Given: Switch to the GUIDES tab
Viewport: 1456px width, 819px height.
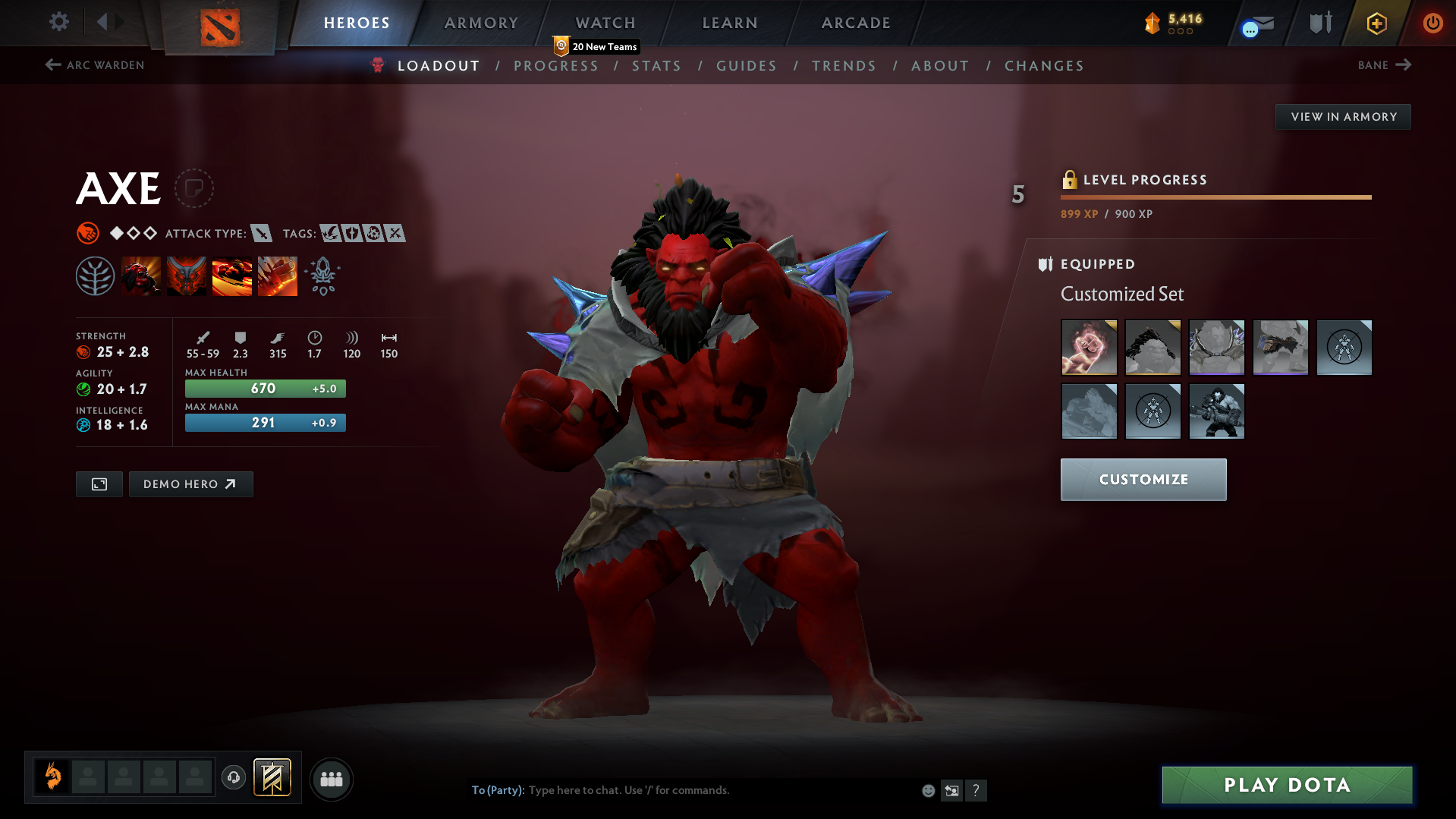Looking at the screenshot, I should (x=746, y=66).
